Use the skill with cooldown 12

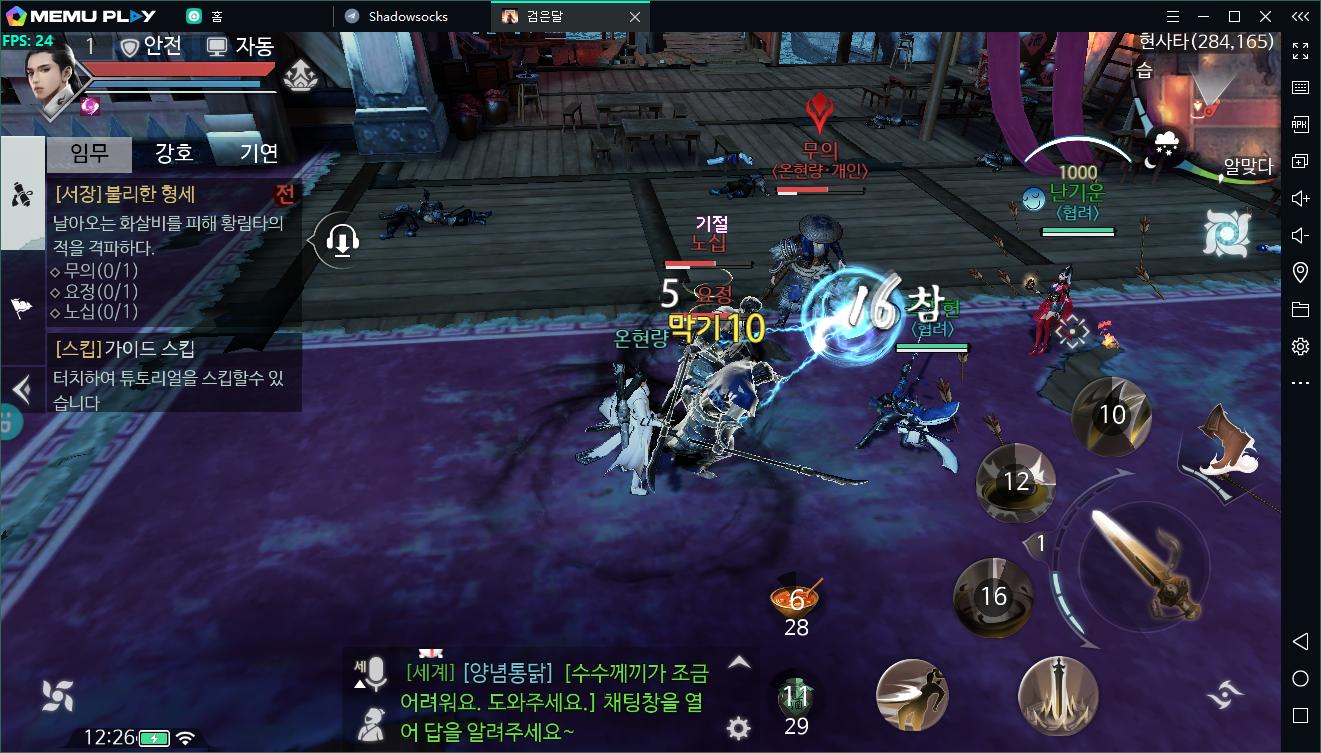pos(1015,482)
